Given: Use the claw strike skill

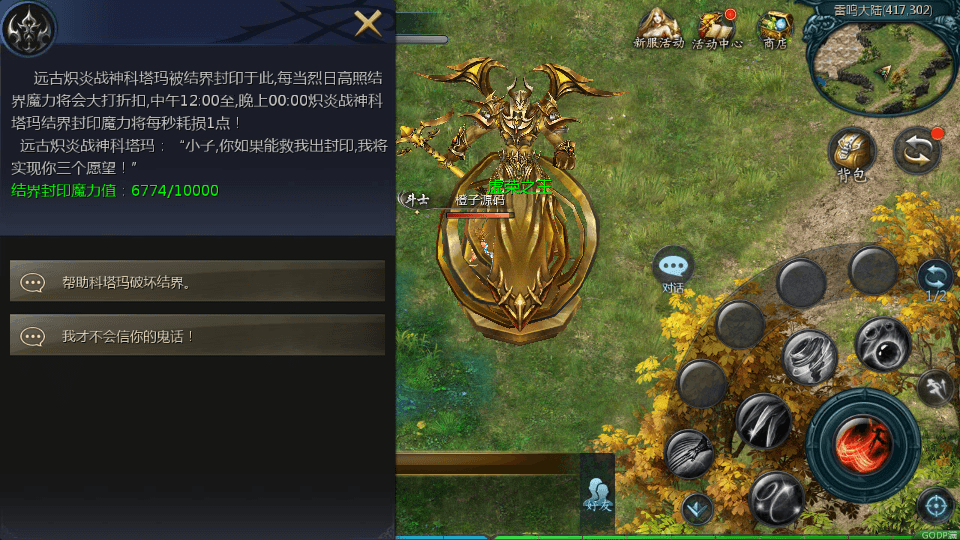Looking at the screenshot, I should [690, 452].
